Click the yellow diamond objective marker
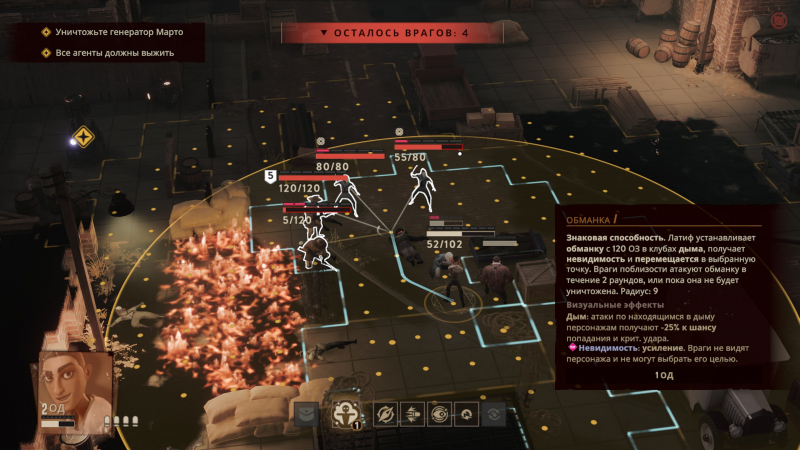The image size is (800, 450). pyautogui.click(x=82, y=137)
